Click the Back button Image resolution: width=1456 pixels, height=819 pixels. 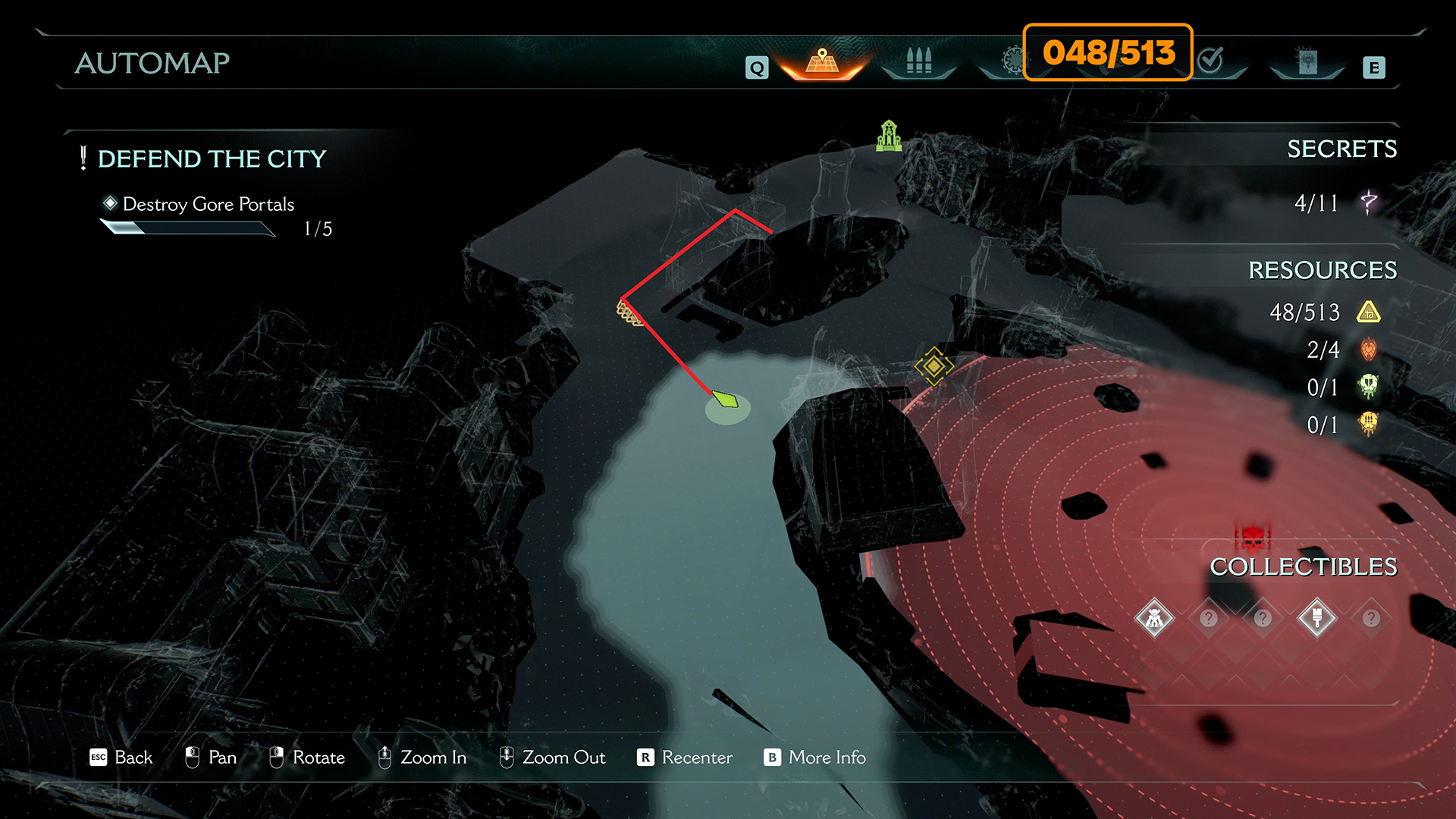tap(121, 758)
